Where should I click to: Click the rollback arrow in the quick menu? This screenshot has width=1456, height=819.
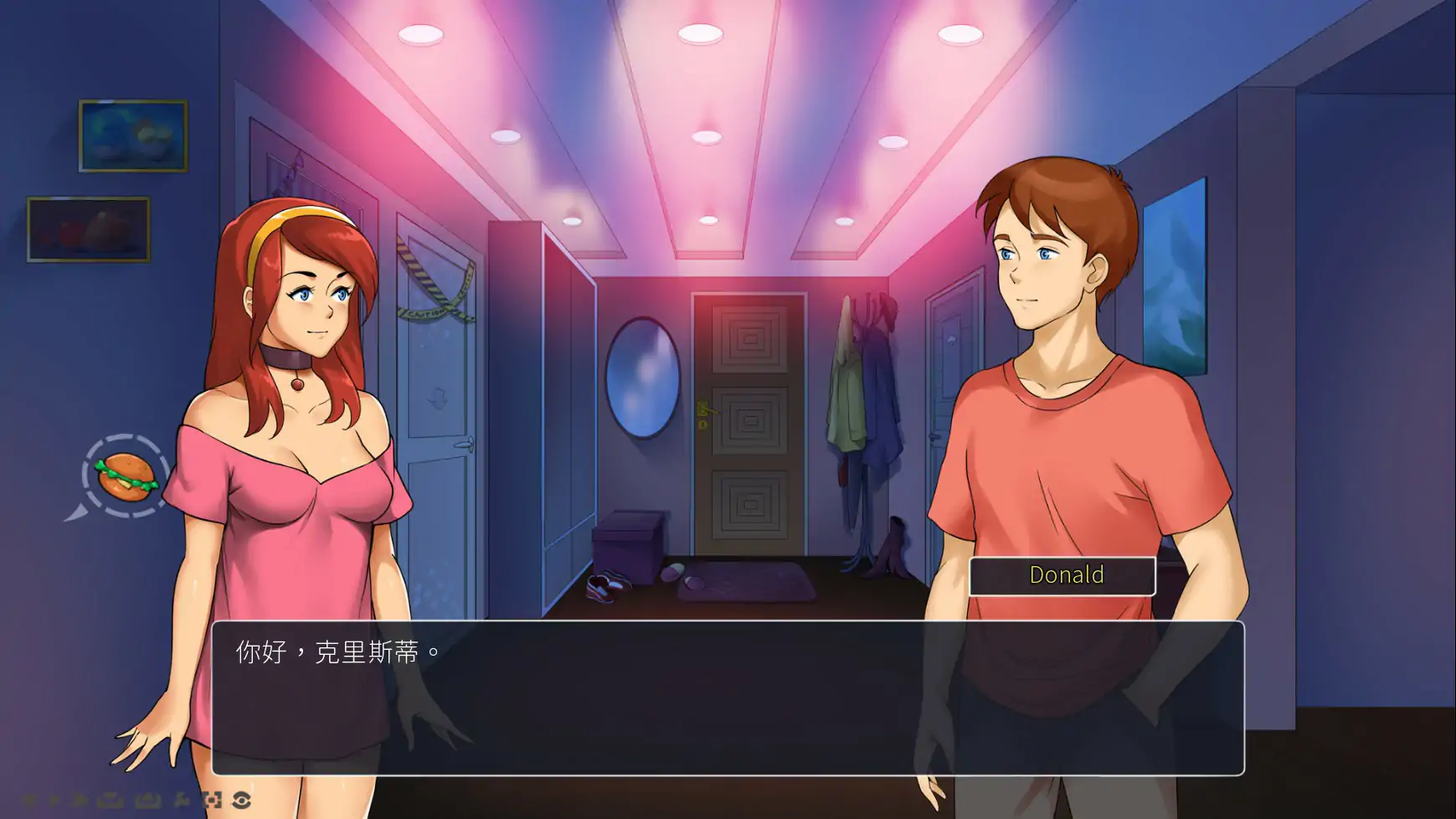tap(30, 800)
